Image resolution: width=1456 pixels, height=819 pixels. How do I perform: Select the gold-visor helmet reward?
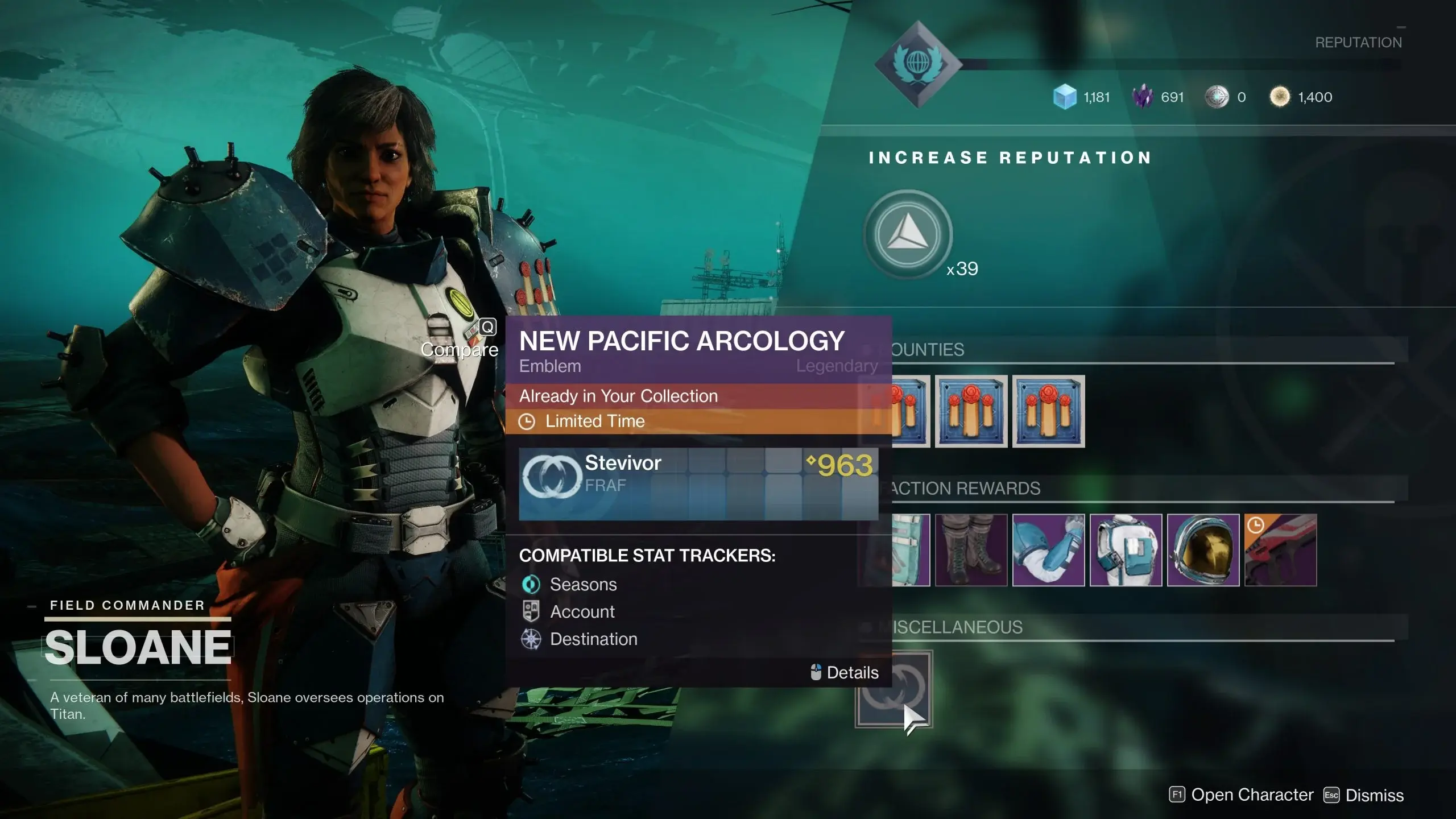1203,550
